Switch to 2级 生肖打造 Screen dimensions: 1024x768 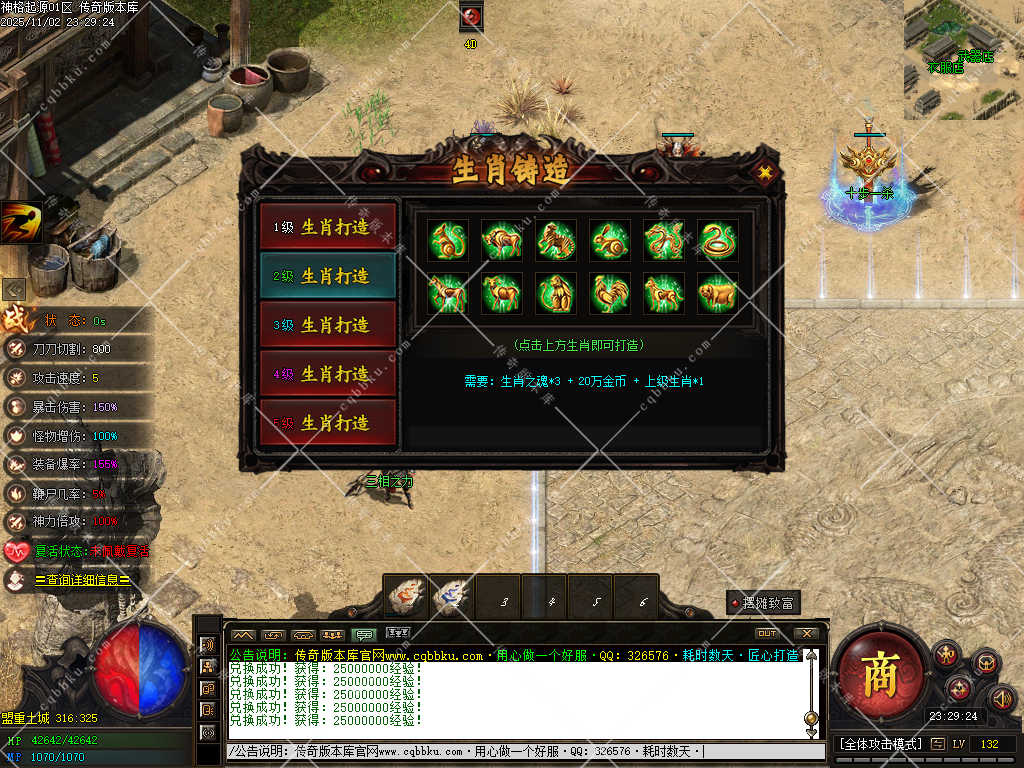pos(328,276)
